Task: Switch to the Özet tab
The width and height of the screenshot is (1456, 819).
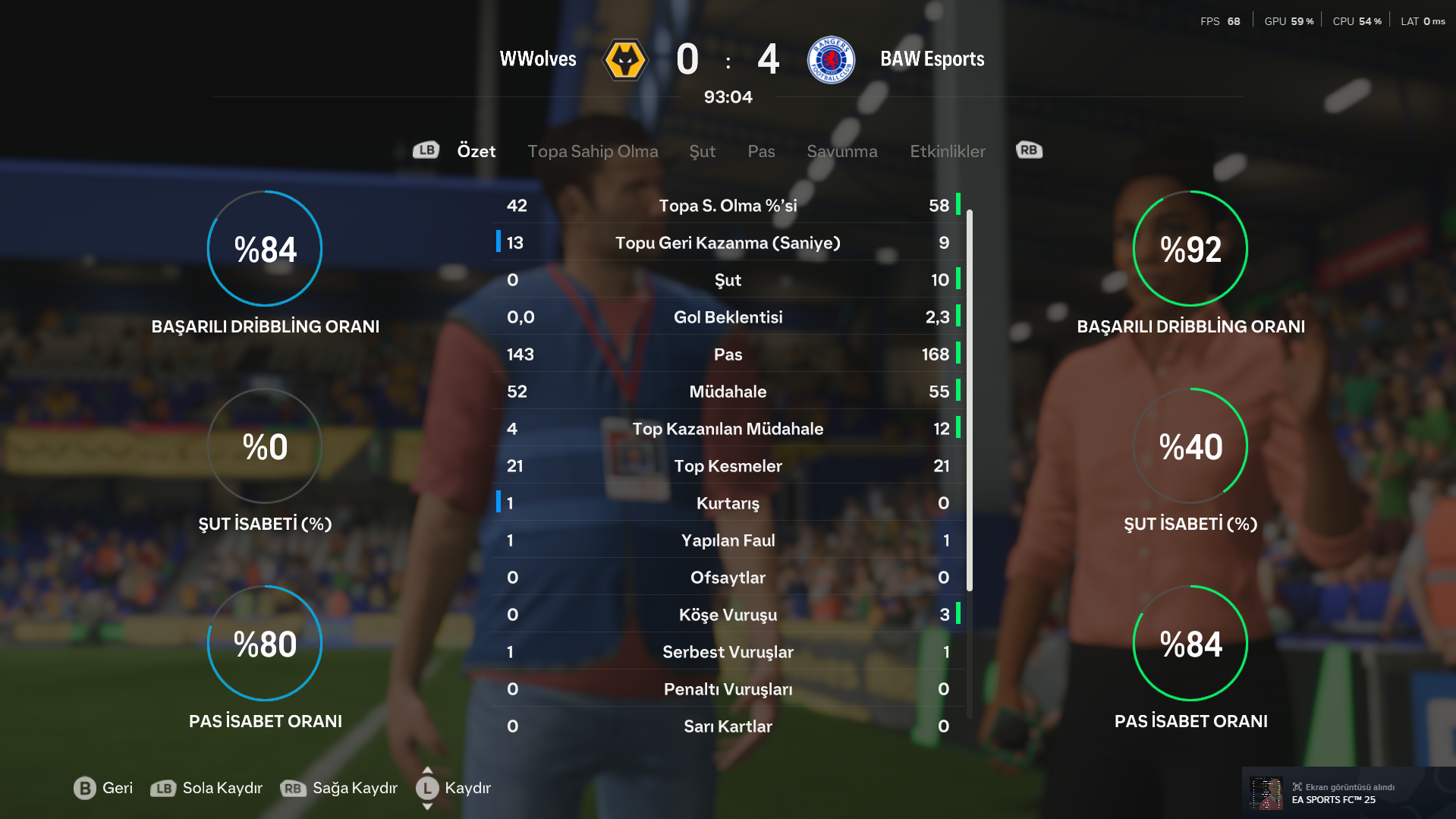Action: pos(476,151)
